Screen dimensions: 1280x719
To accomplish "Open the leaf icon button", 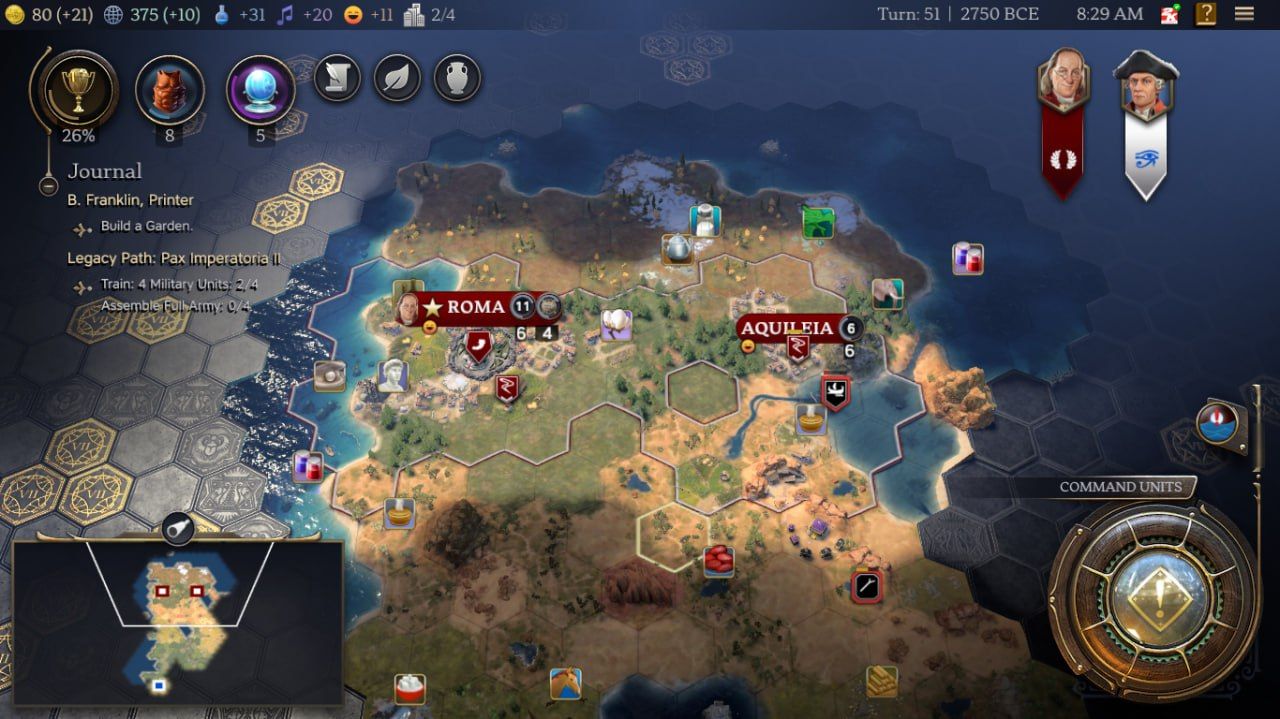I will (x=397, y=78).
